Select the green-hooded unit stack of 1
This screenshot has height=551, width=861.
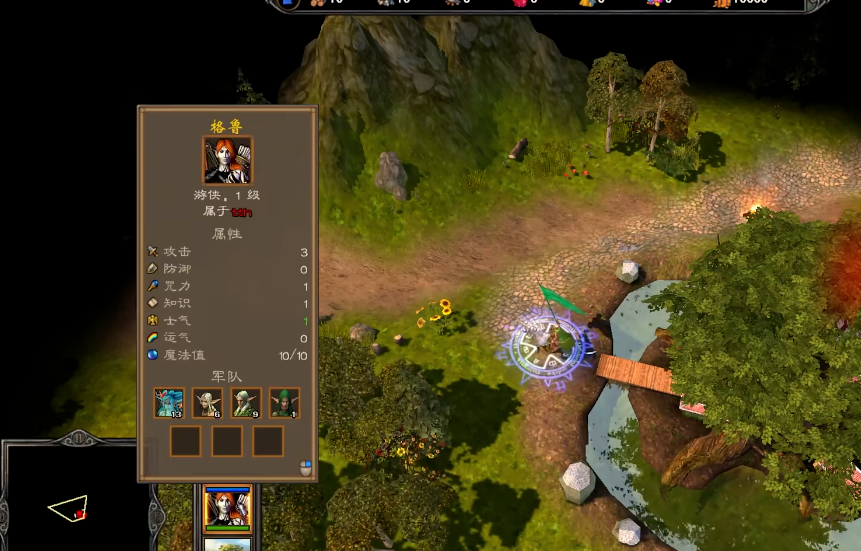pyautogui.click(x=284, y=402)
